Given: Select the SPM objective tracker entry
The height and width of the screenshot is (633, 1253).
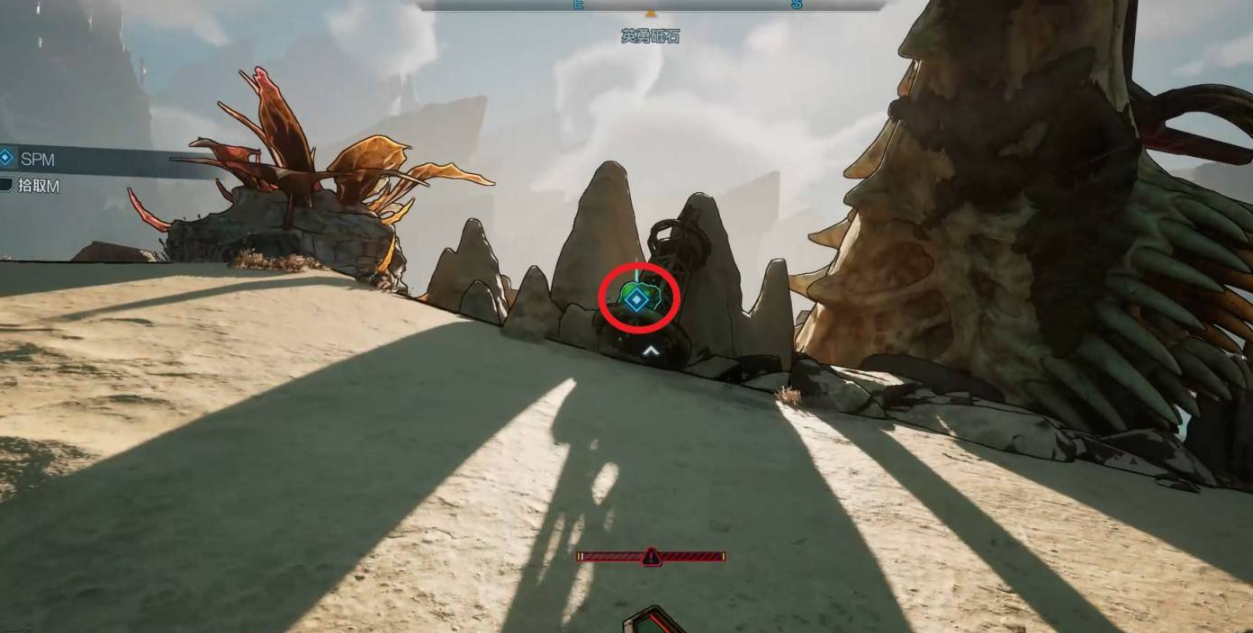Looking at the screenshot, I should [37, 159].
